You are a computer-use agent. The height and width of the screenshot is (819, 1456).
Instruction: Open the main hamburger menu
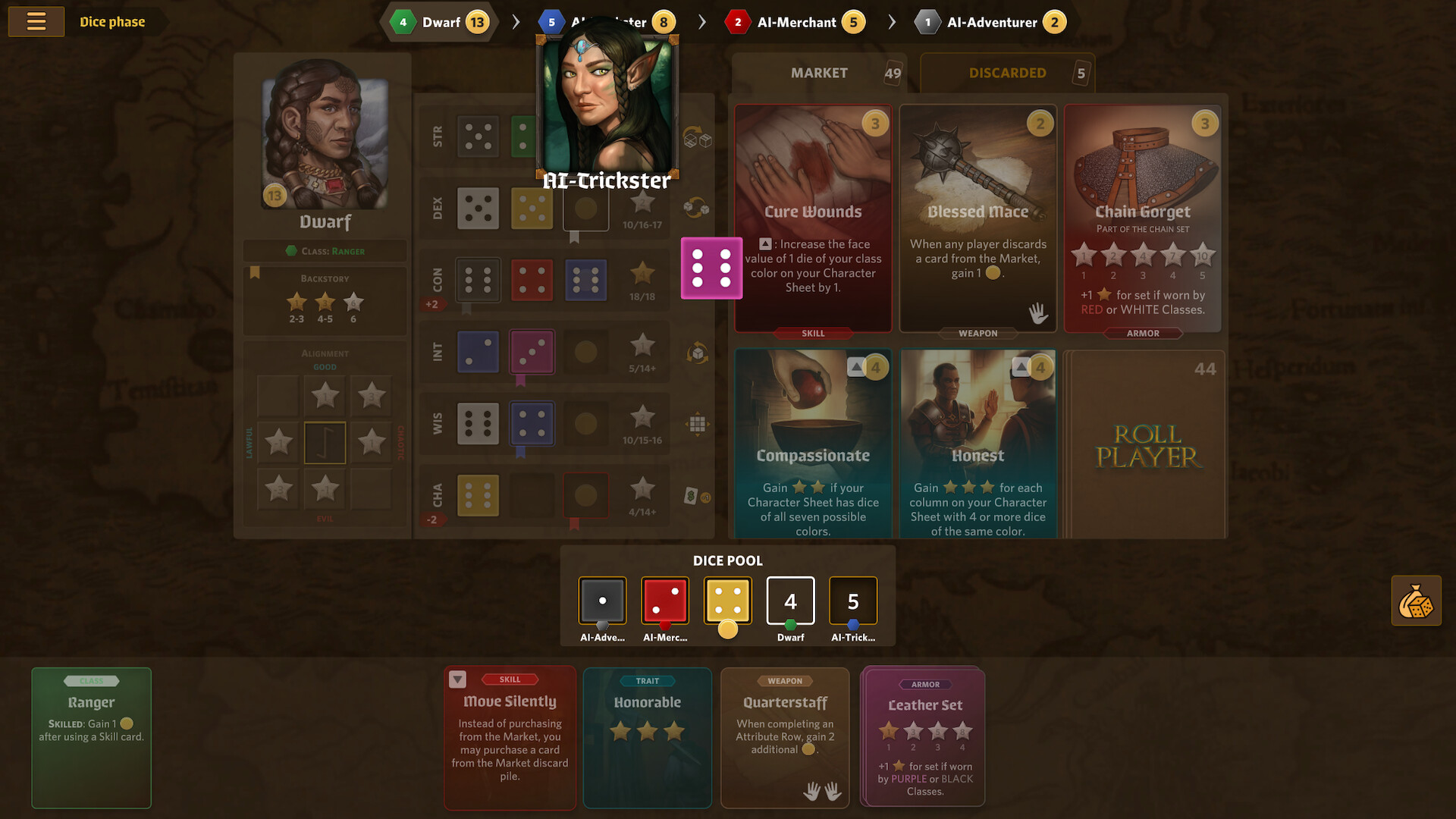(36, 21)
